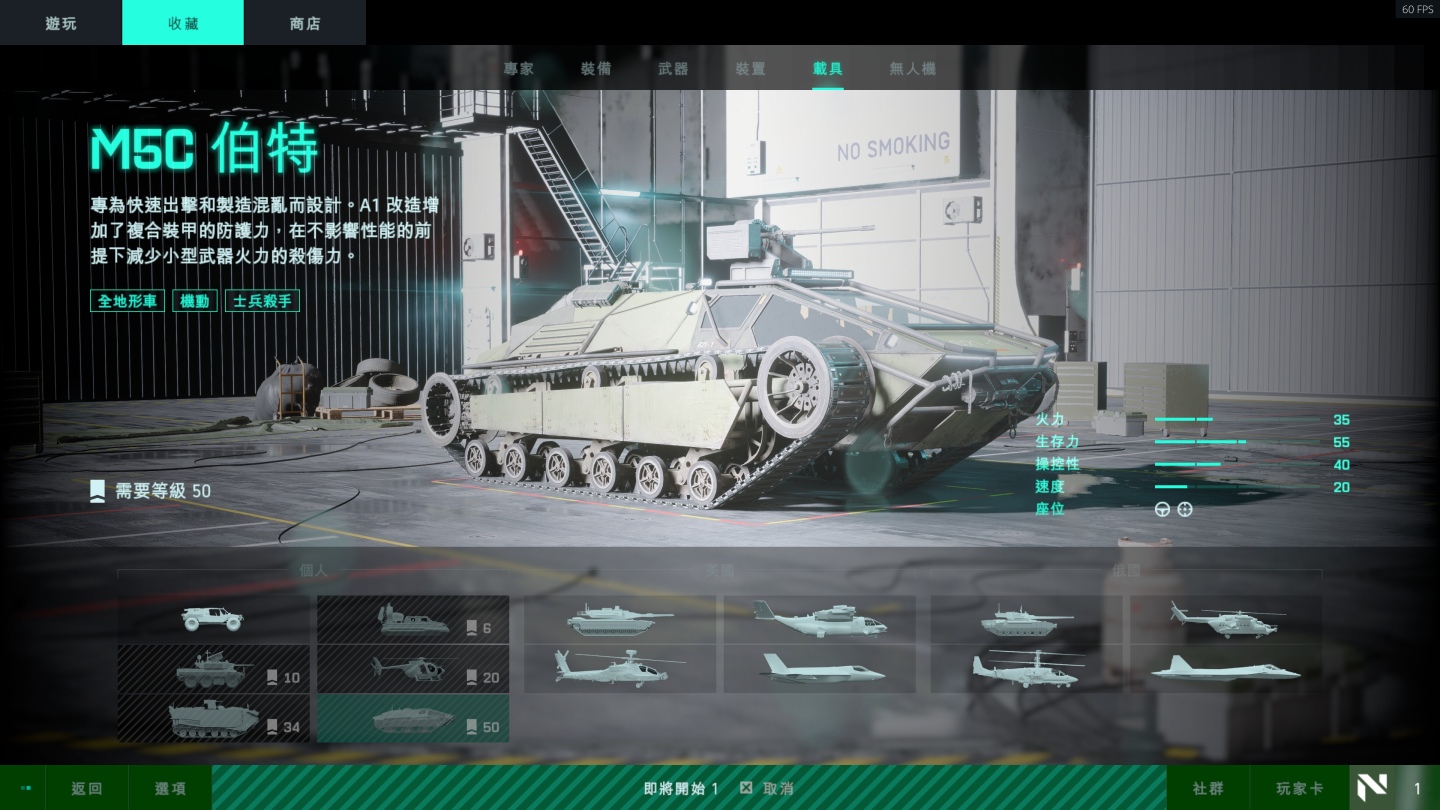Select the American main battle tank tile
Viewport: 1440px width, 810px height.
(x=620, y=619)
